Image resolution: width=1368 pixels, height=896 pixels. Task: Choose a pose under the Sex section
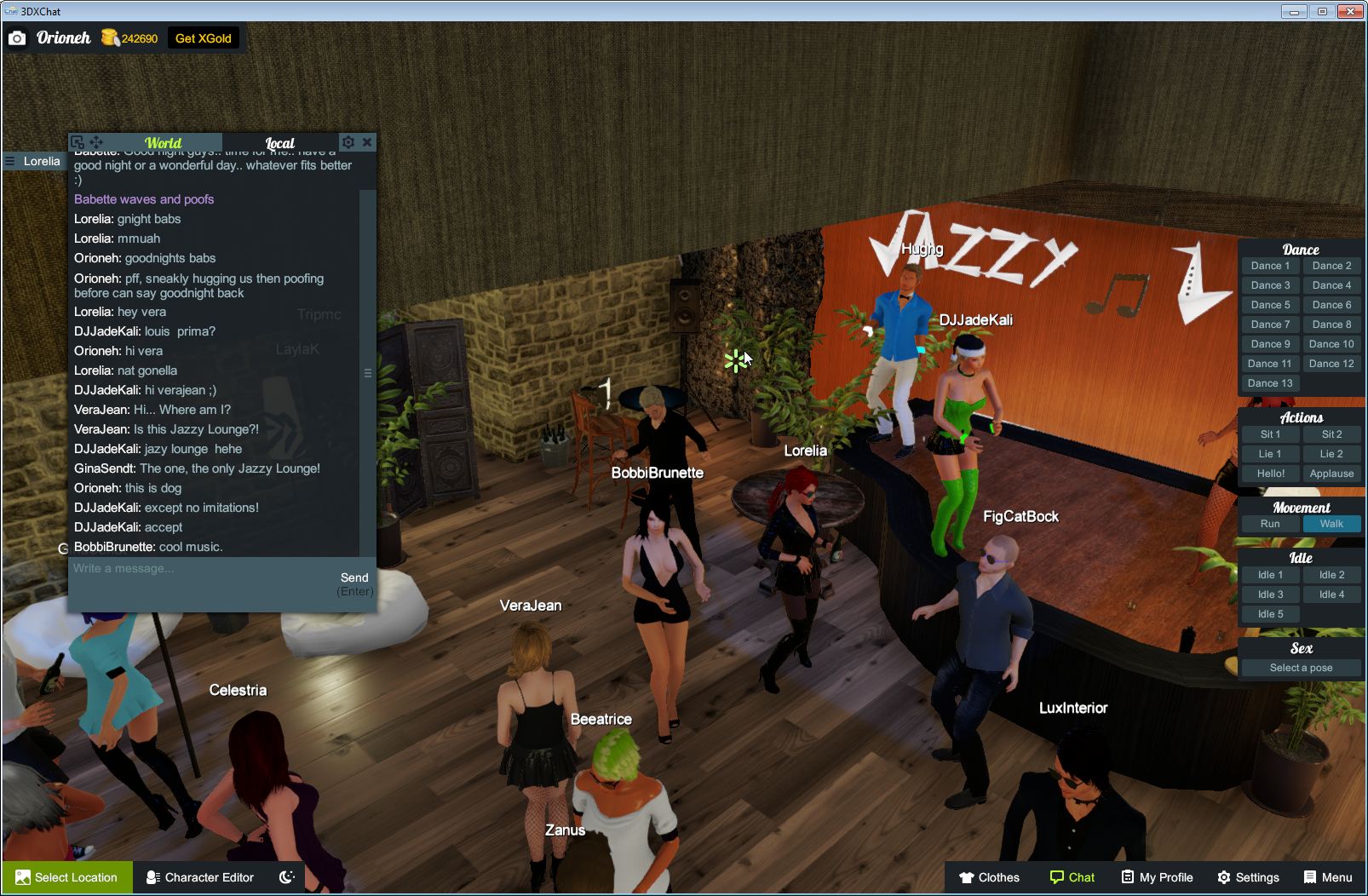pos(1301,668)
